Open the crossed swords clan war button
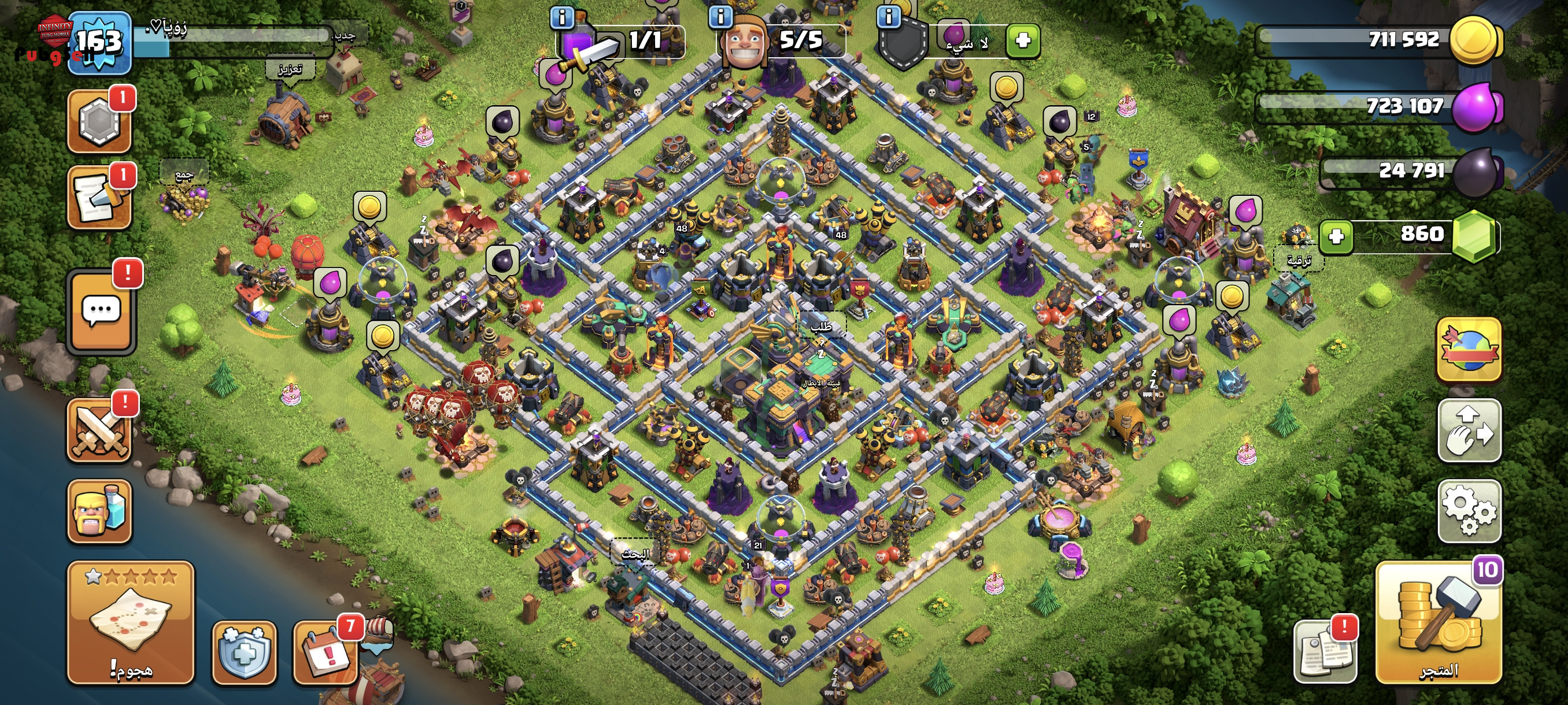This screenshot has width=1568, height=705. [x=99, y=430]
